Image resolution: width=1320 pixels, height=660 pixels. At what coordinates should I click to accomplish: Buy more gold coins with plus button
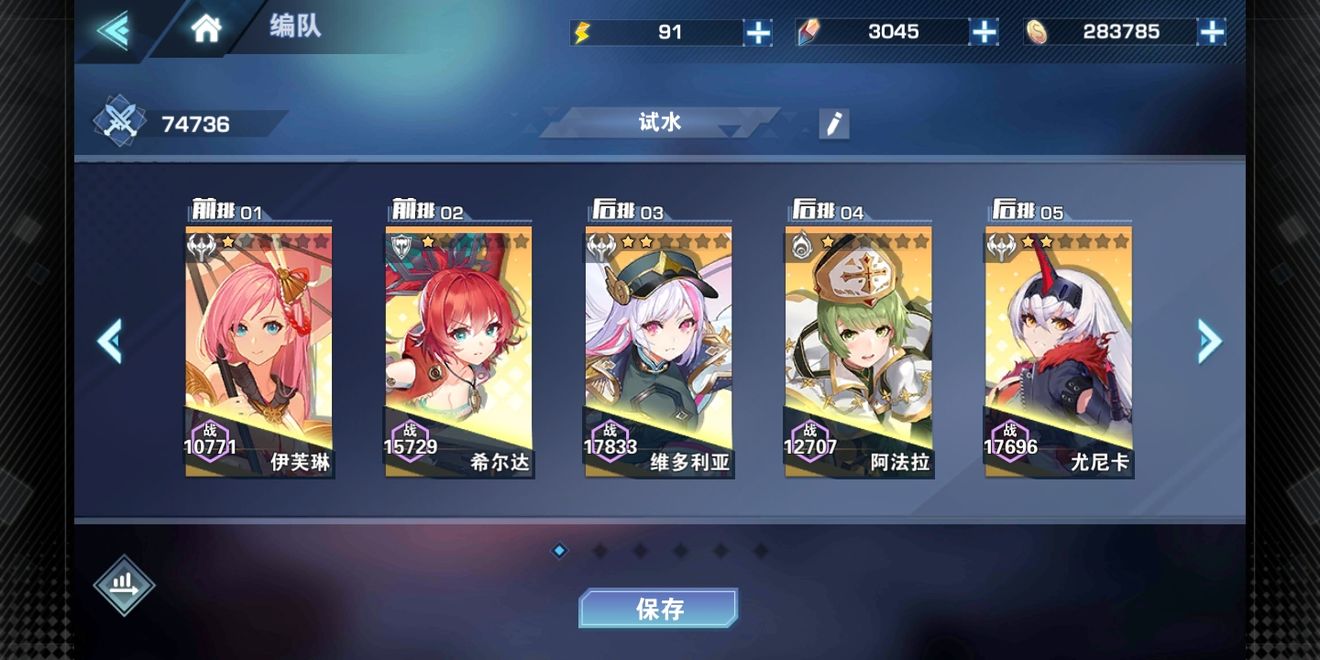(x=1211, y=32)
